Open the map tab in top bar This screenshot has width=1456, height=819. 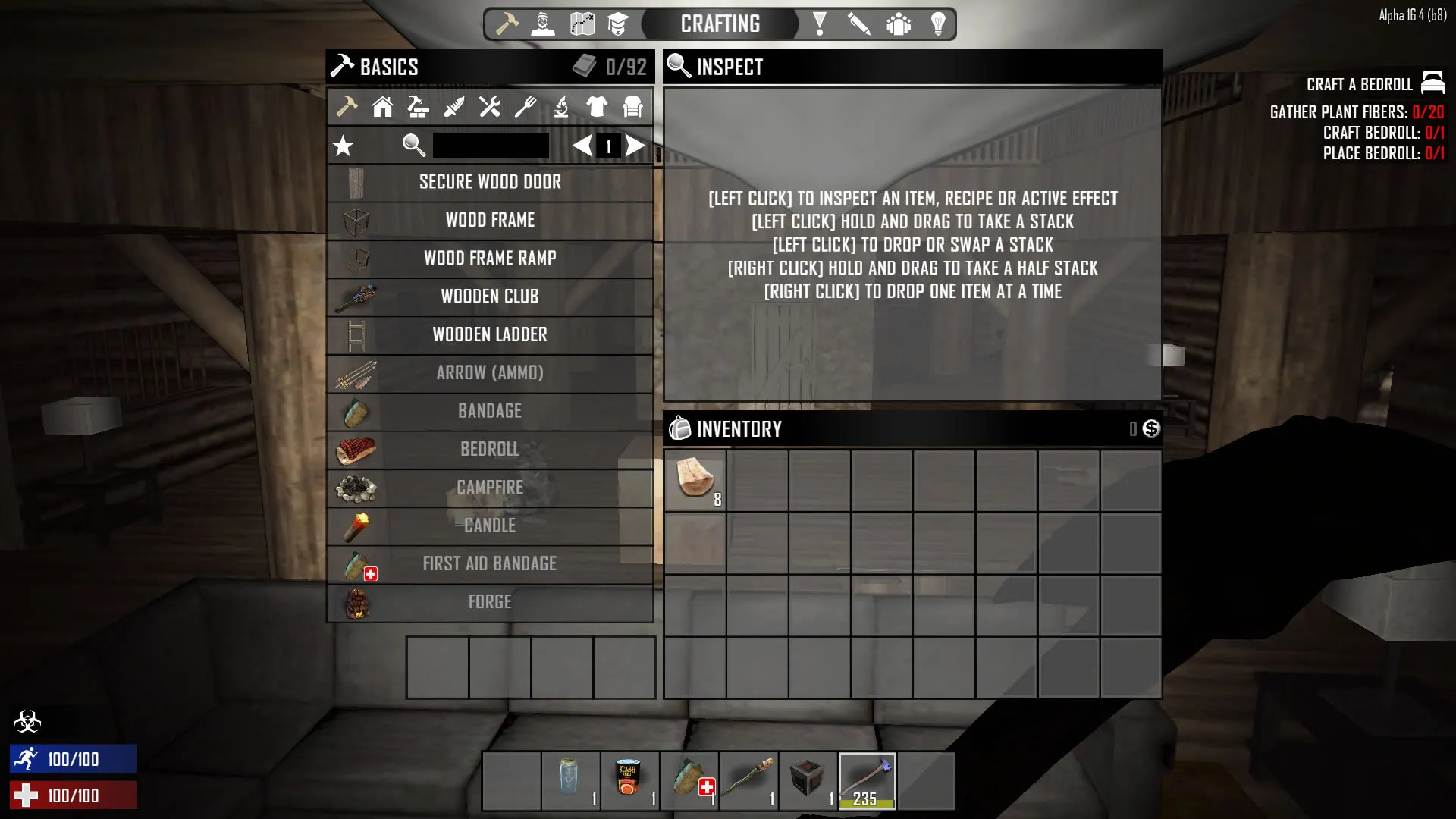[582, 24]
